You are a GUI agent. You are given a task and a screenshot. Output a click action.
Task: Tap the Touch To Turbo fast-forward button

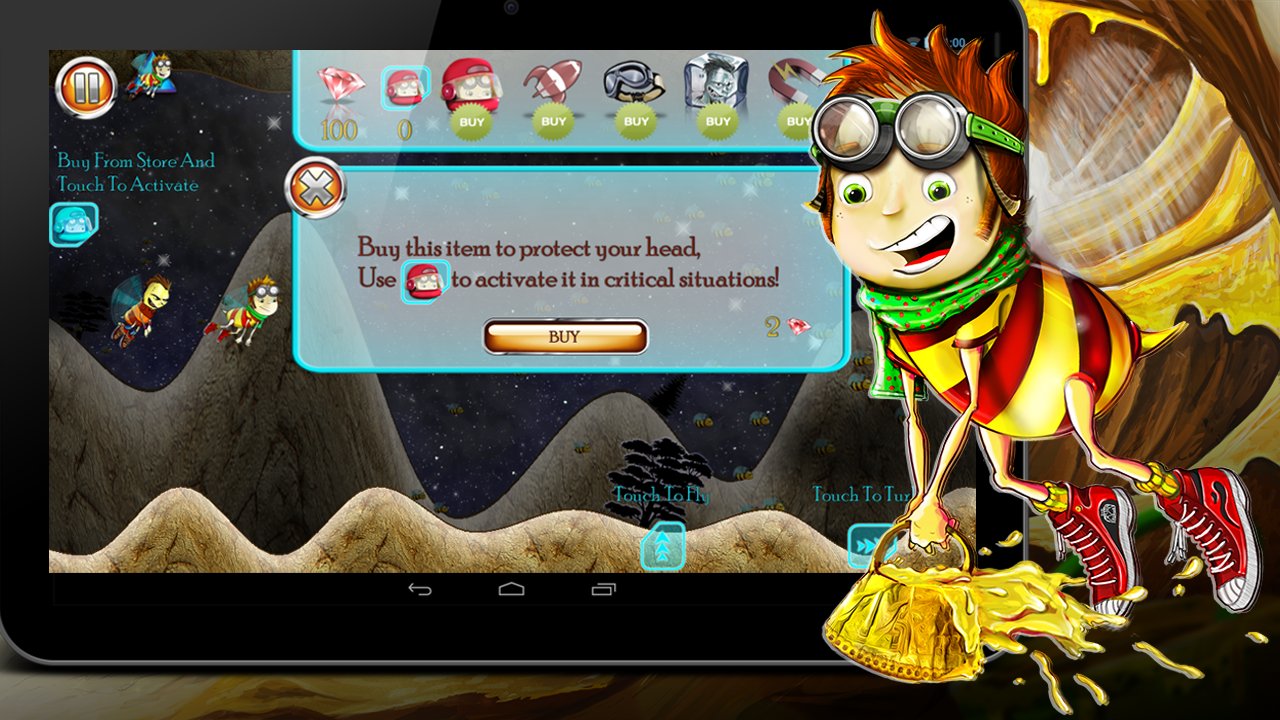[x=866, y=546]
